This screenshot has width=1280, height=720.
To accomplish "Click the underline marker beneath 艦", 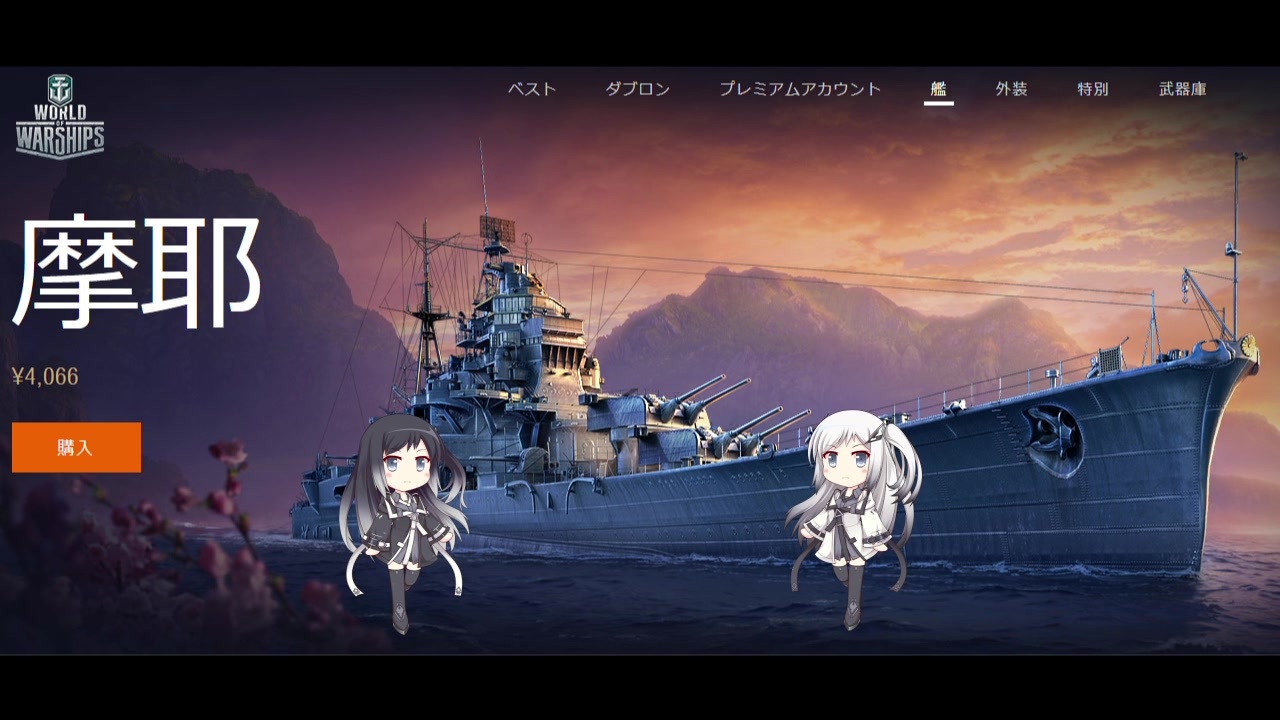I will (x=938, y=104).
